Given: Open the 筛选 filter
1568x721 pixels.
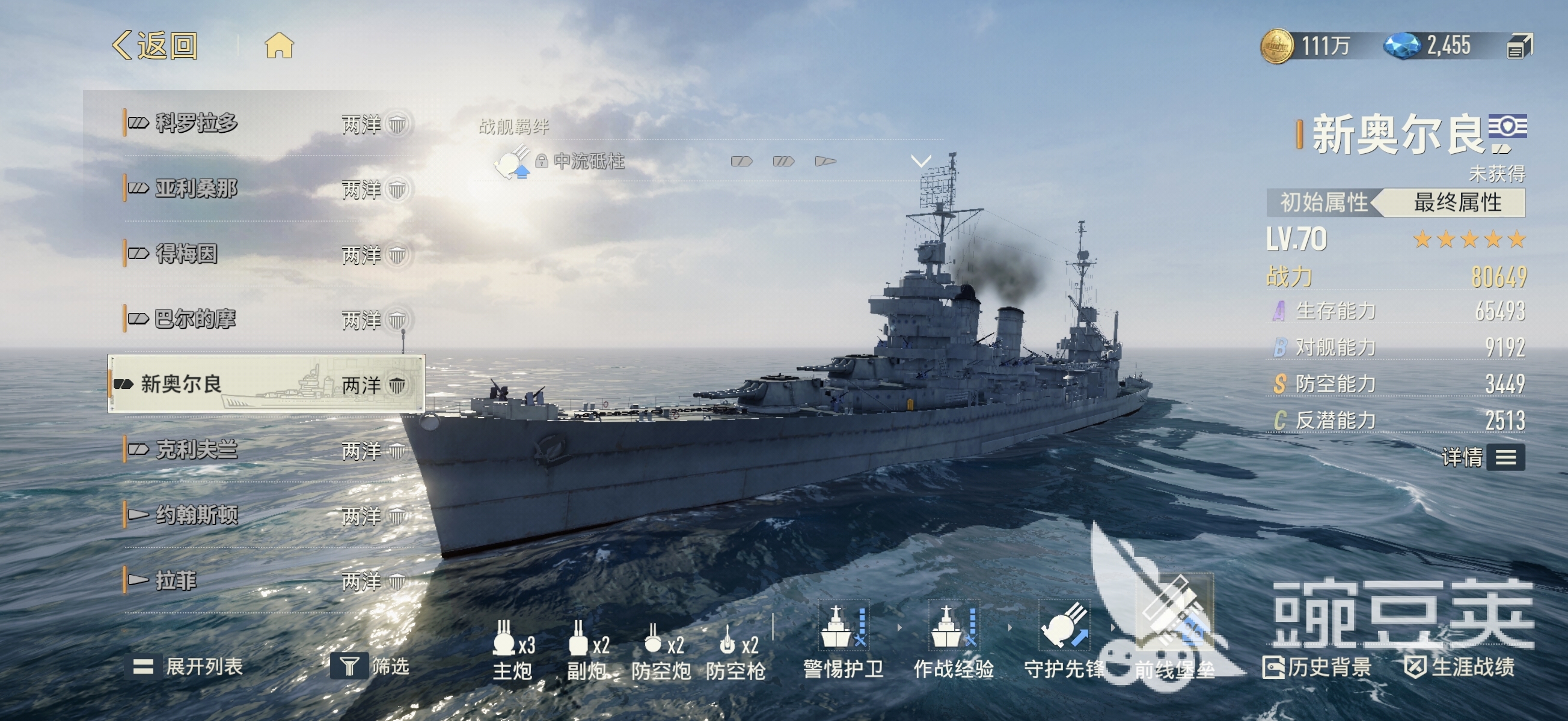Looking at the screenshot, I should click(370, 667).
